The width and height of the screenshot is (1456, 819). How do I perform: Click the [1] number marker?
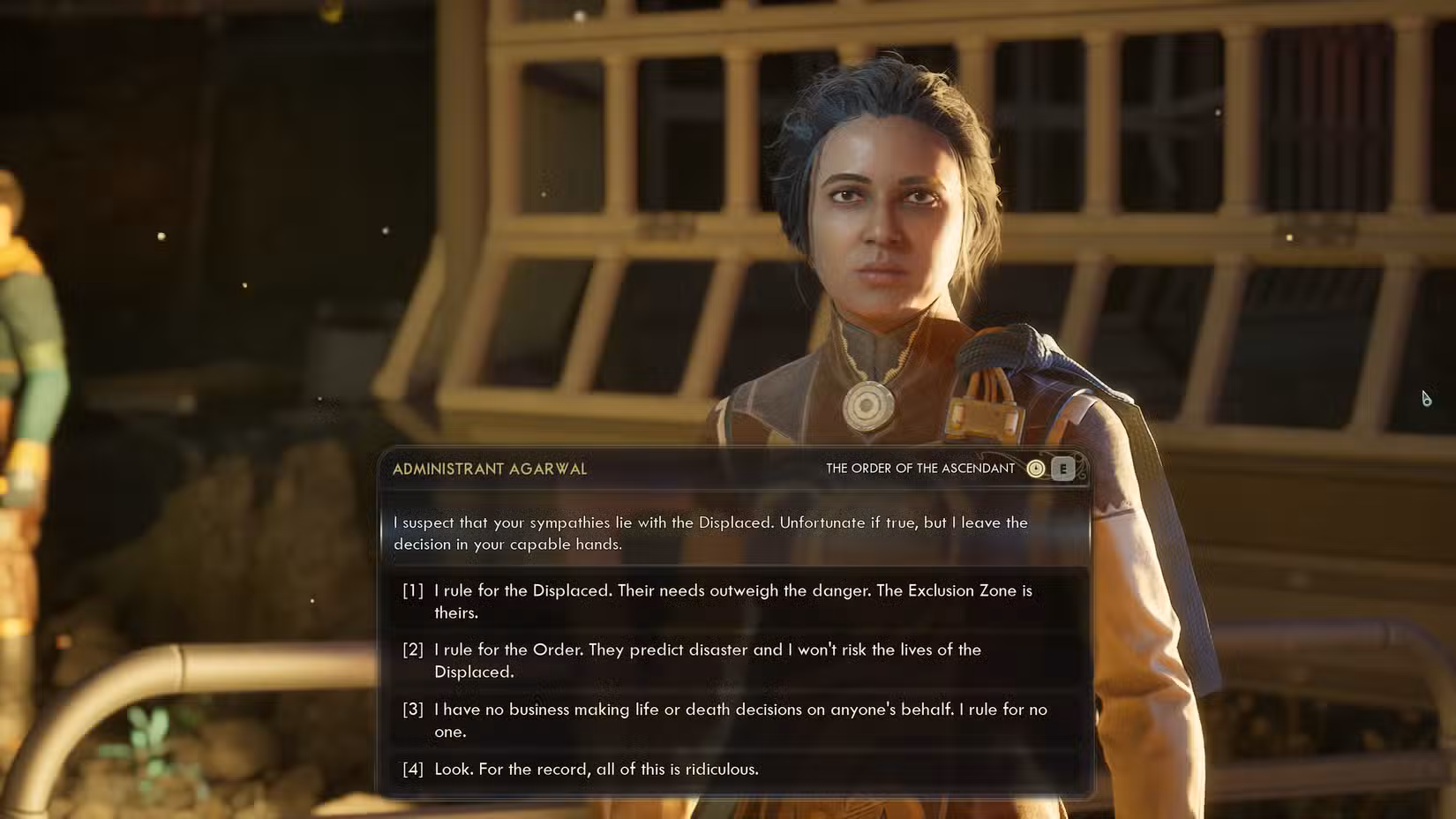coord(411,590)
